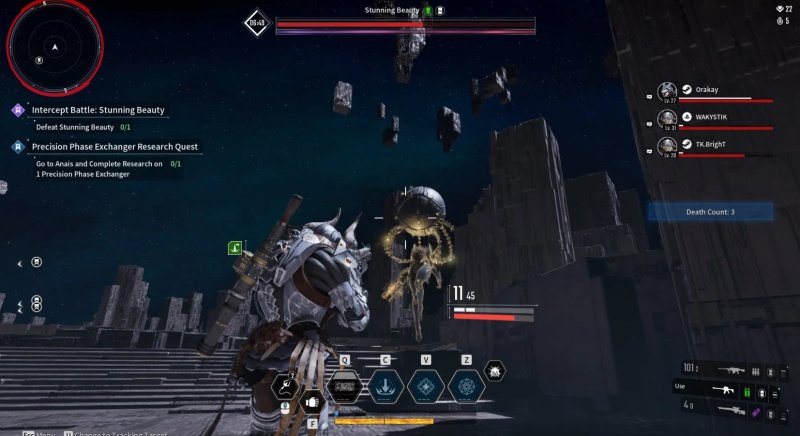Click the Death Count: 3 banner

(710, 212)
